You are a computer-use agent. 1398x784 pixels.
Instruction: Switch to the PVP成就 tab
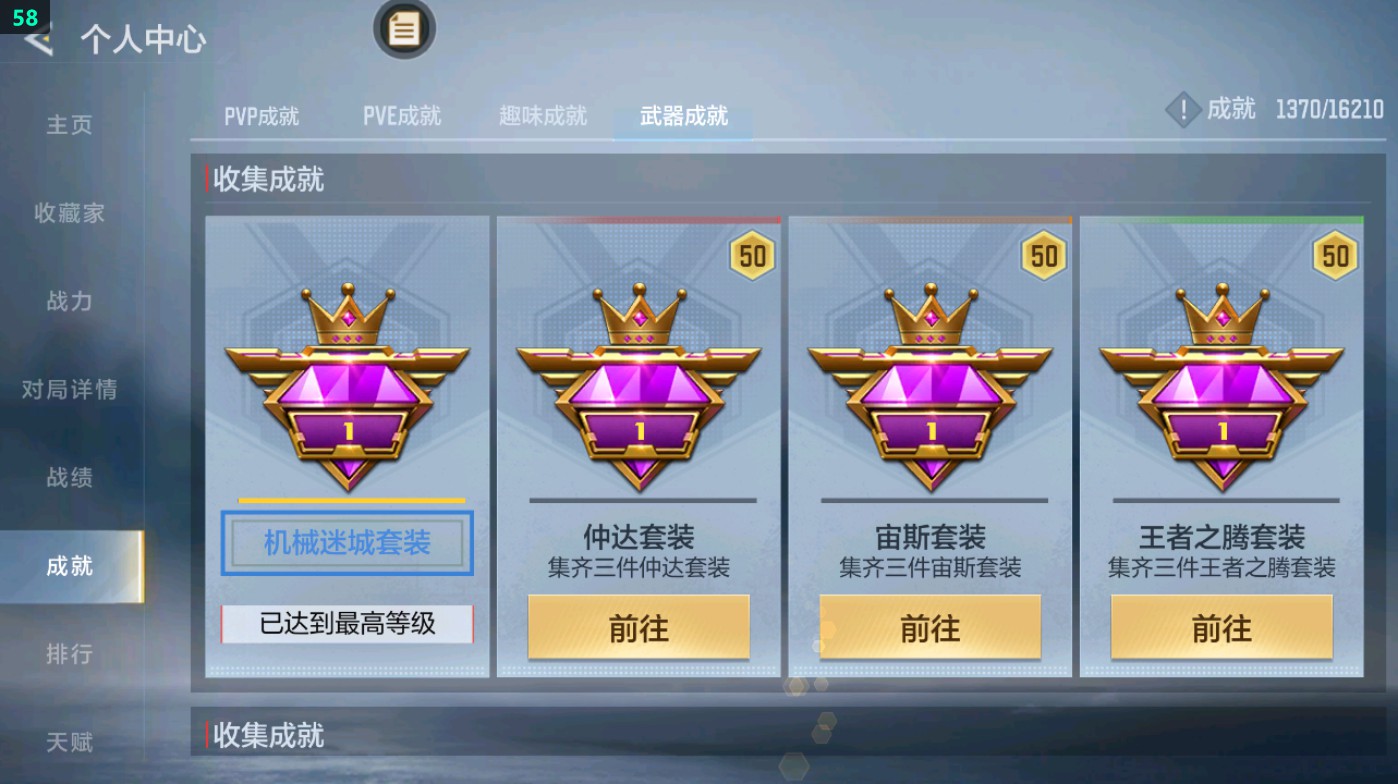coord(262,115)
